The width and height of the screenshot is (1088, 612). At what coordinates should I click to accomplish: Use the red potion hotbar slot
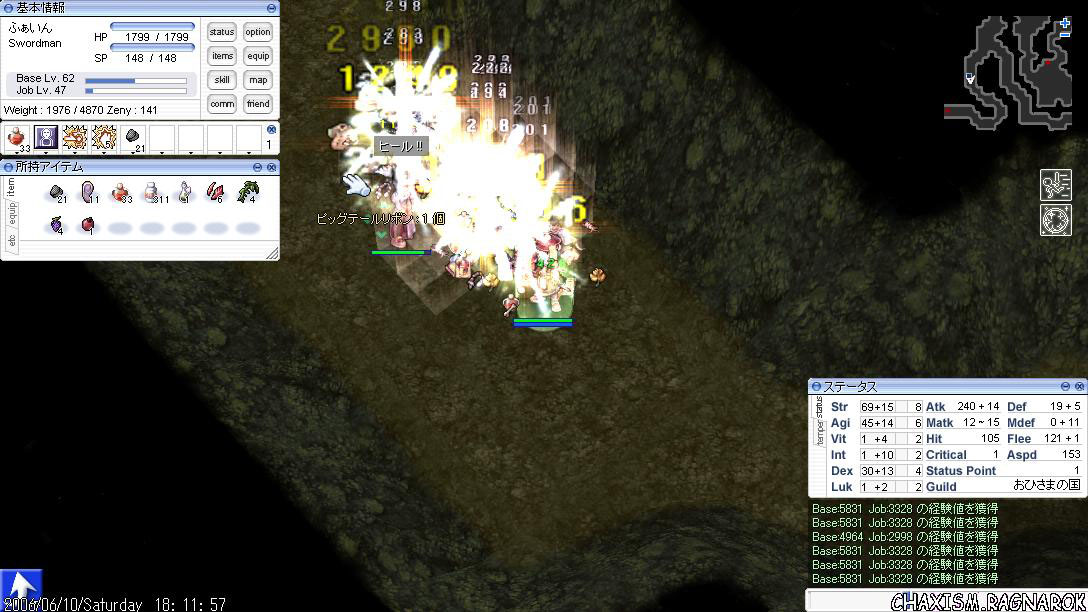(17, 138)
